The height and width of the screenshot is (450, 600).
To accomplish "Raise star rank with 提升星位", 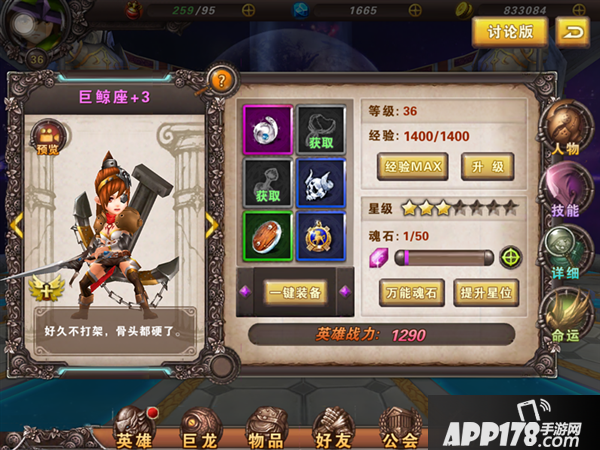I will click(x=486, y=293).
